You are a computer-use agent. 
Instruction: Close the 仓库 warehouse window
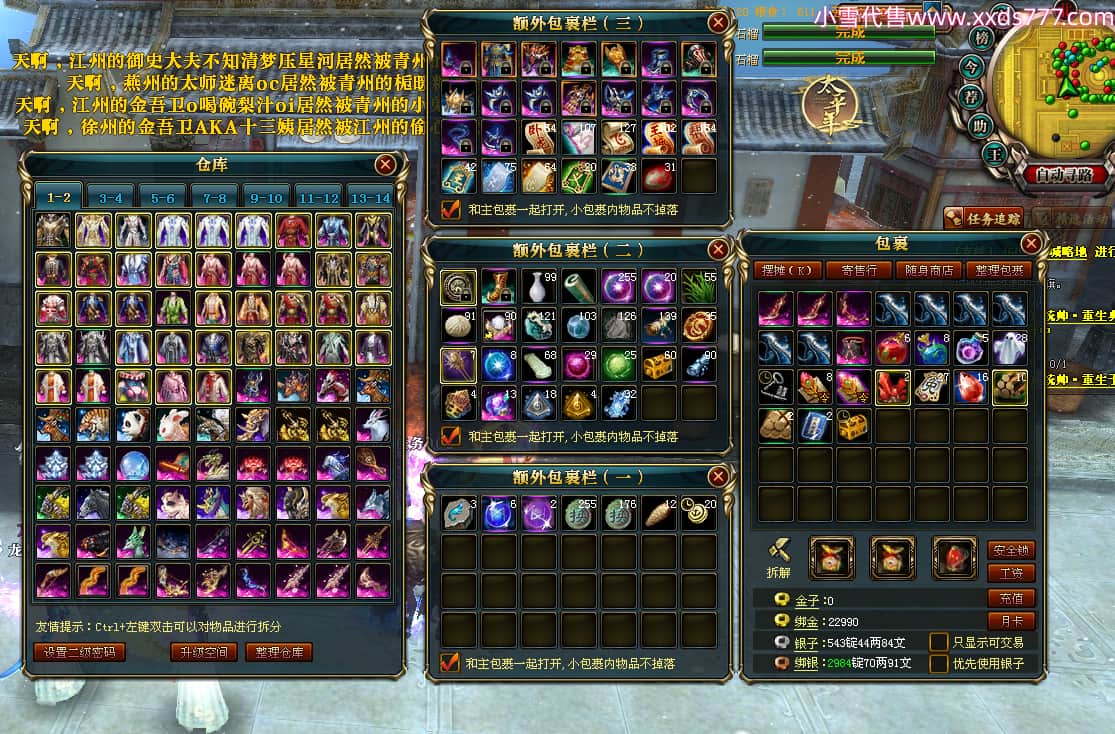pos(385,165)
